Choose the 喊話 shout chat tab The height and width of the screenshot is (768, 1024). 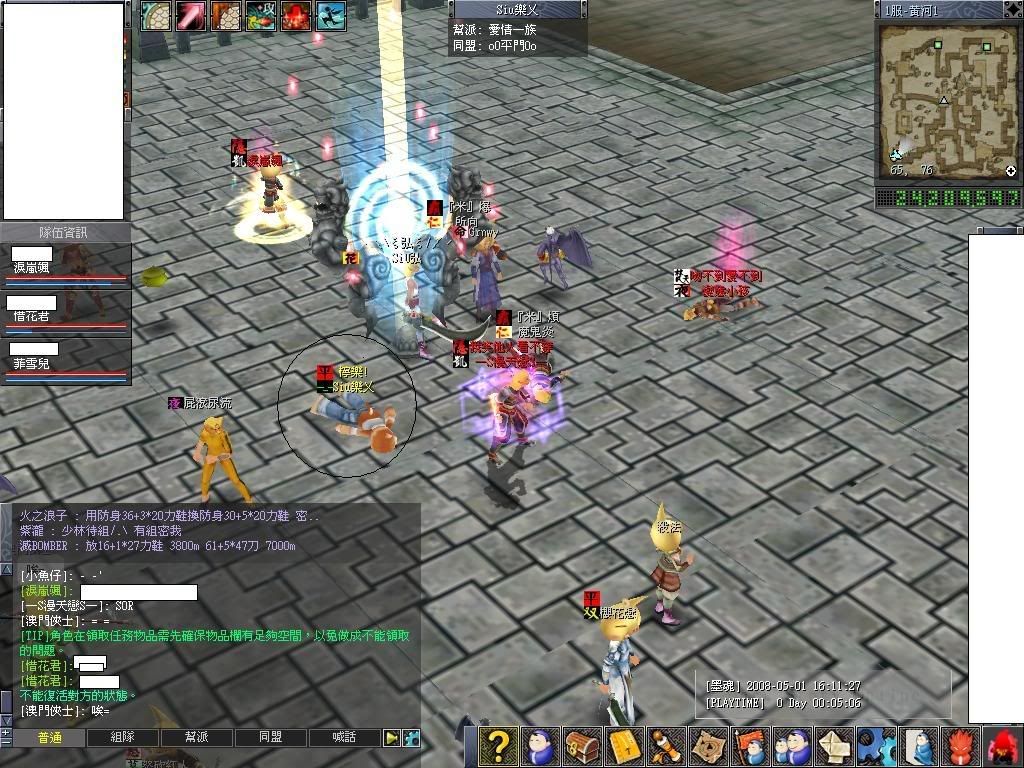tap(344, 737)
